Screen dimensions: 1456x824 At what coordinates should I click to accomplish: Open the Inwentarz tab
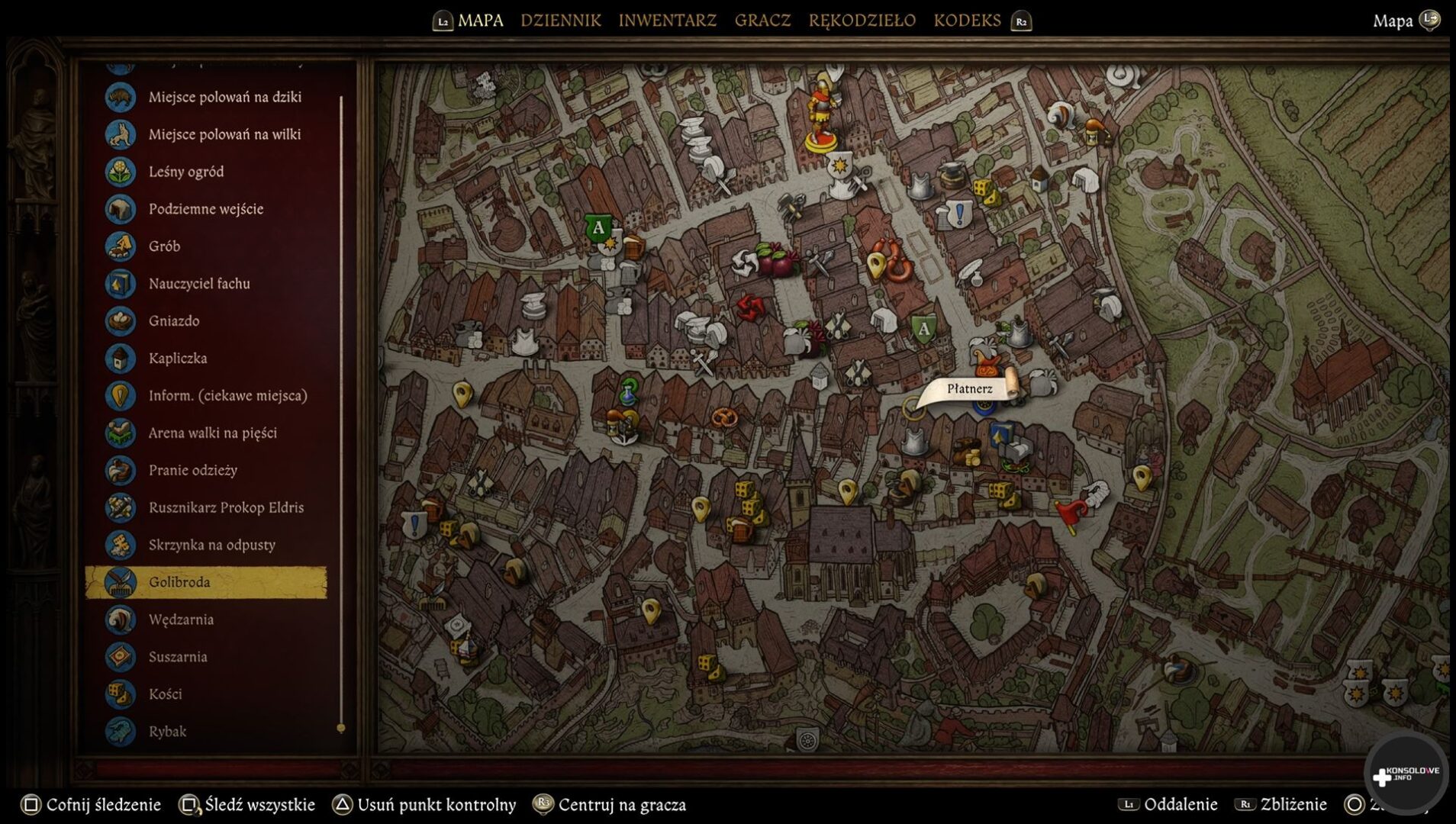click(667, 21)
